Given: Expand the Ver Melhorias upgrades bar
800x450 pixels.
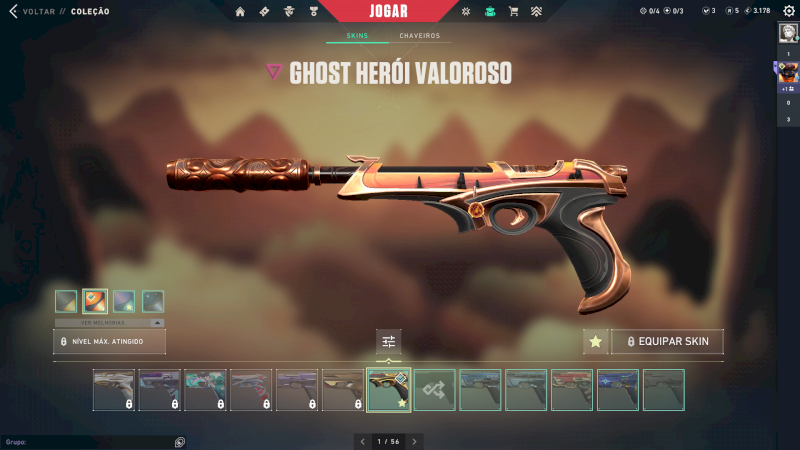Looking at the screenshot, I should tap(109, 323).
